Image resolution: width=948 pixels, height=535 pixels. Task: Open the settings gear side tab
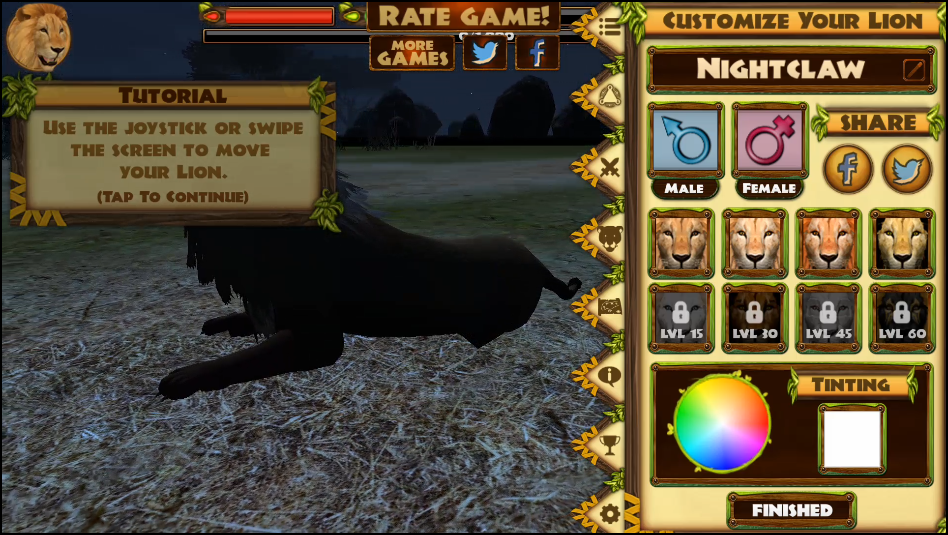(609, 514)
